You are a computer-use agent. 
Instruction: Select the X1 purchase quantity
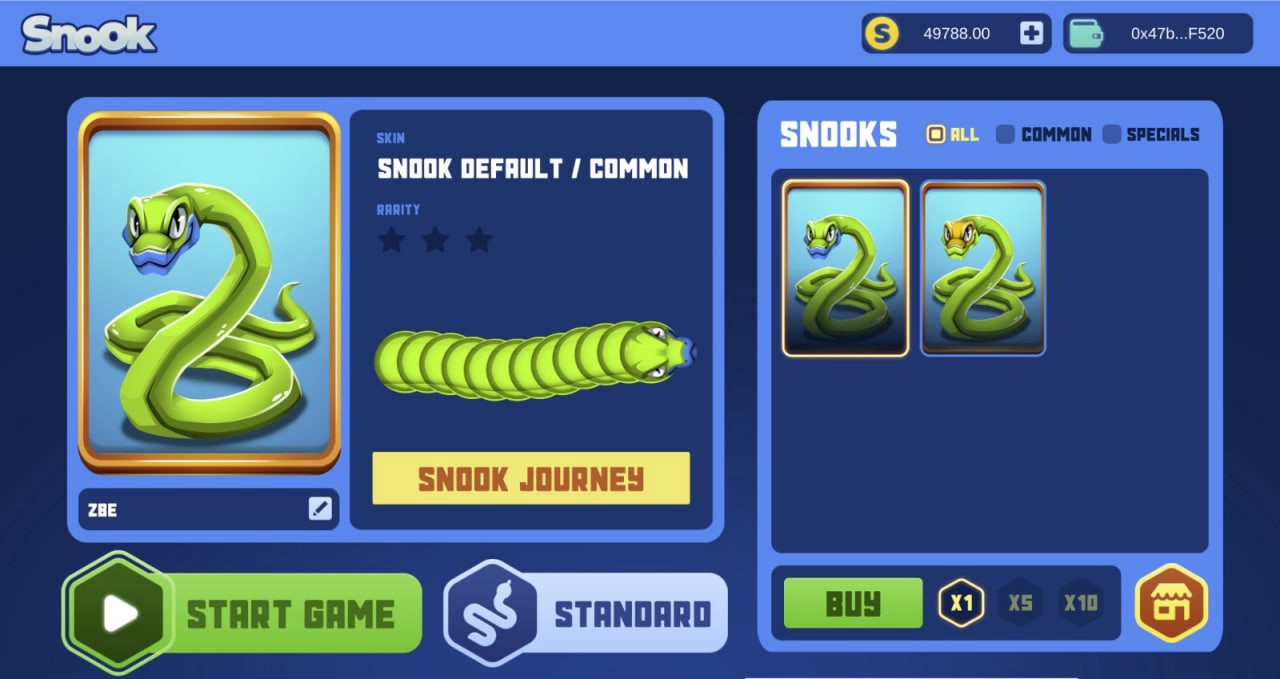coord(961,603)
